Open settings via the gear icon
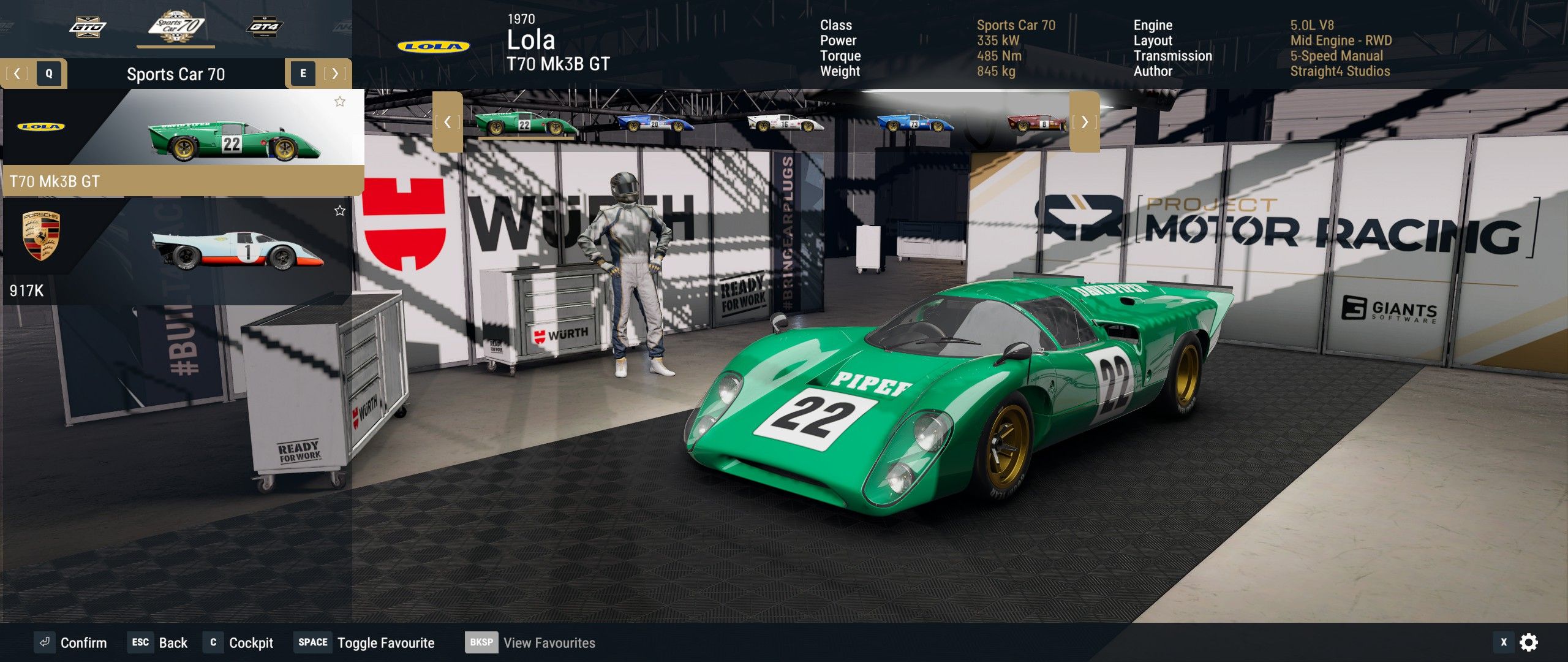Image resolution: width=1568 pixels, height=662 pixels. (x=1529, y=642)
